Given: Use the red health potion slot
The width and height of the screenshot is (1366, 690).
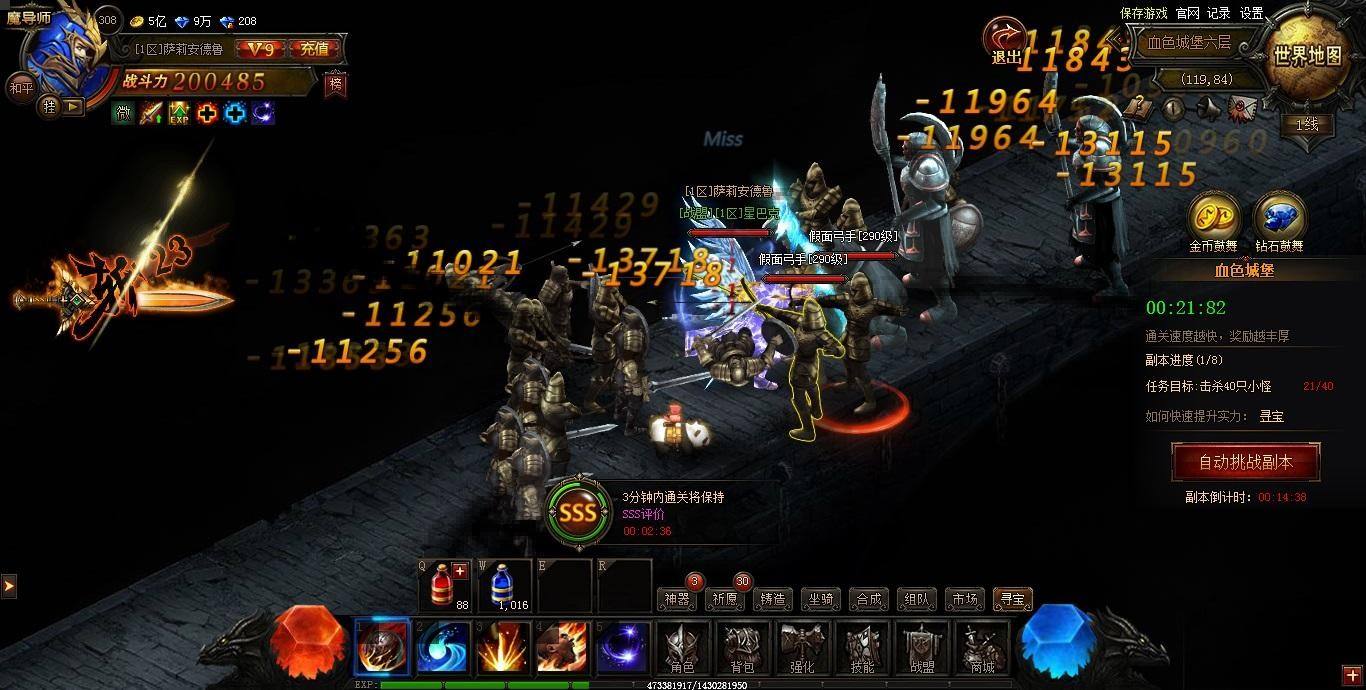Looking at the screenshot, I should coord(447,586).
